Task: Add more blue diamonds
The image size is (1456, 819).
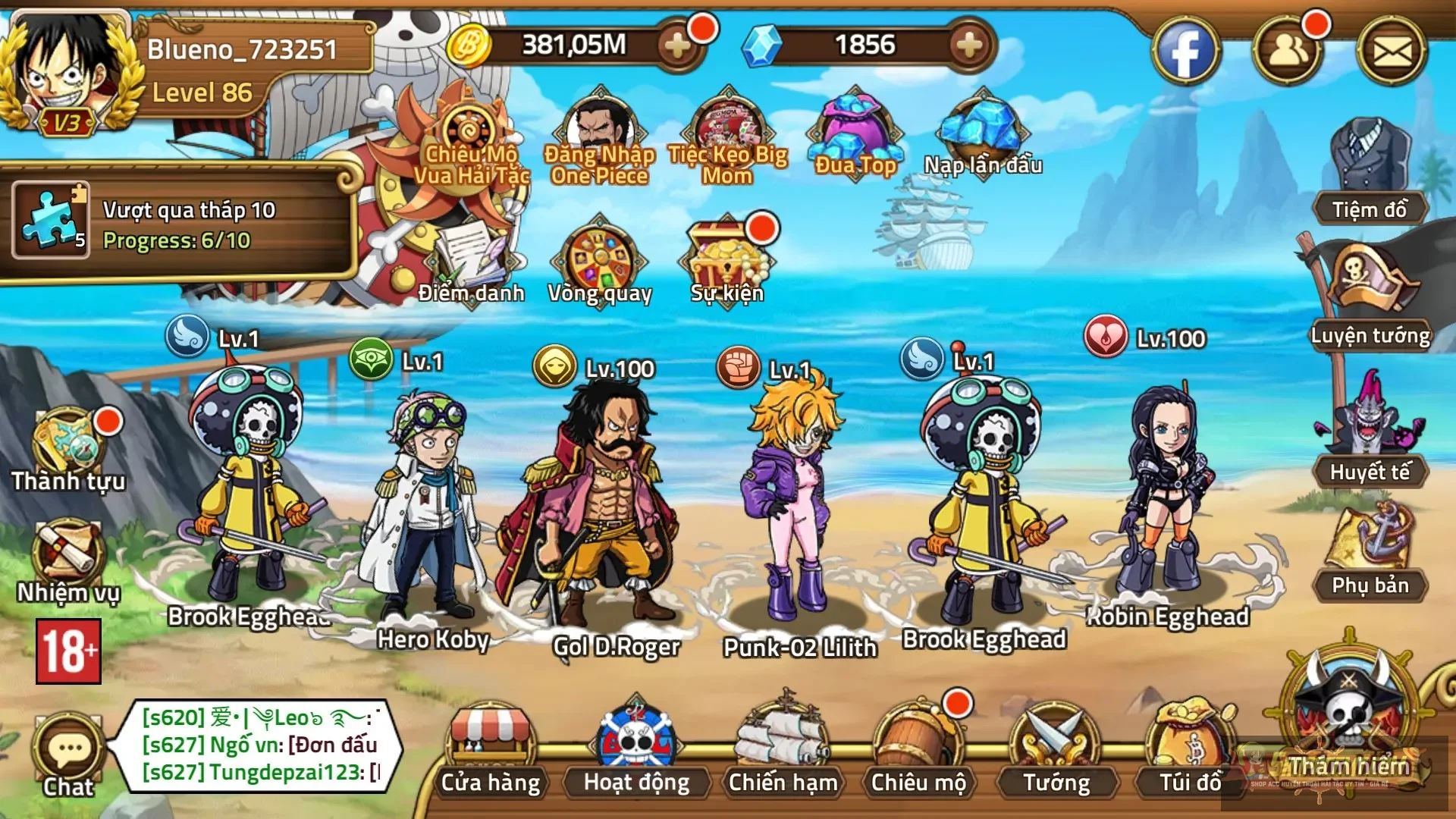Action: [x=968, y=45]
